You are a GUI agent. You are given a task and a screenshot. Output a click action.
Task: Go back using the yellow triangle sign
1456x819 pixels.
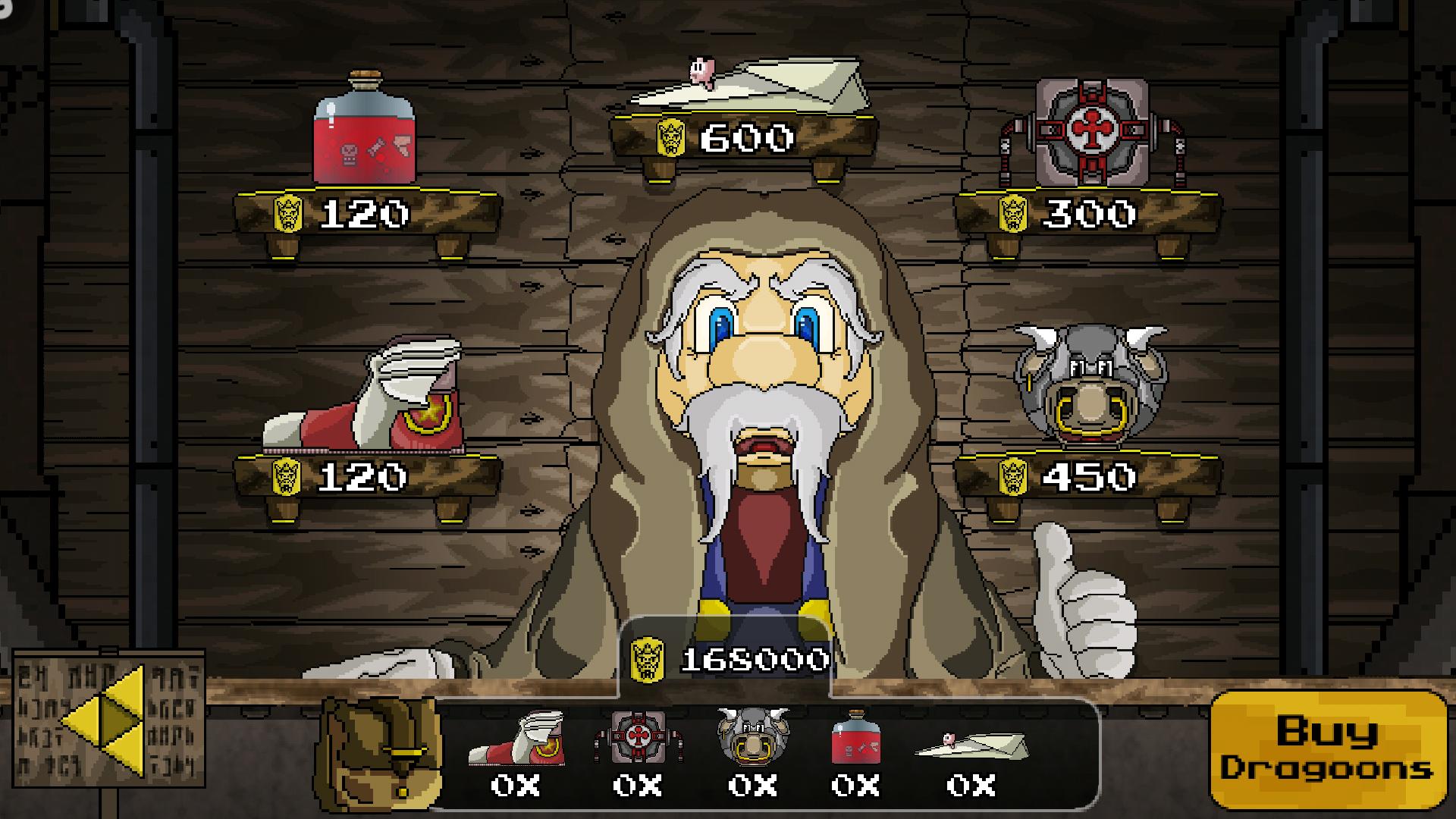pyautogui.click(x=108, y=720)
